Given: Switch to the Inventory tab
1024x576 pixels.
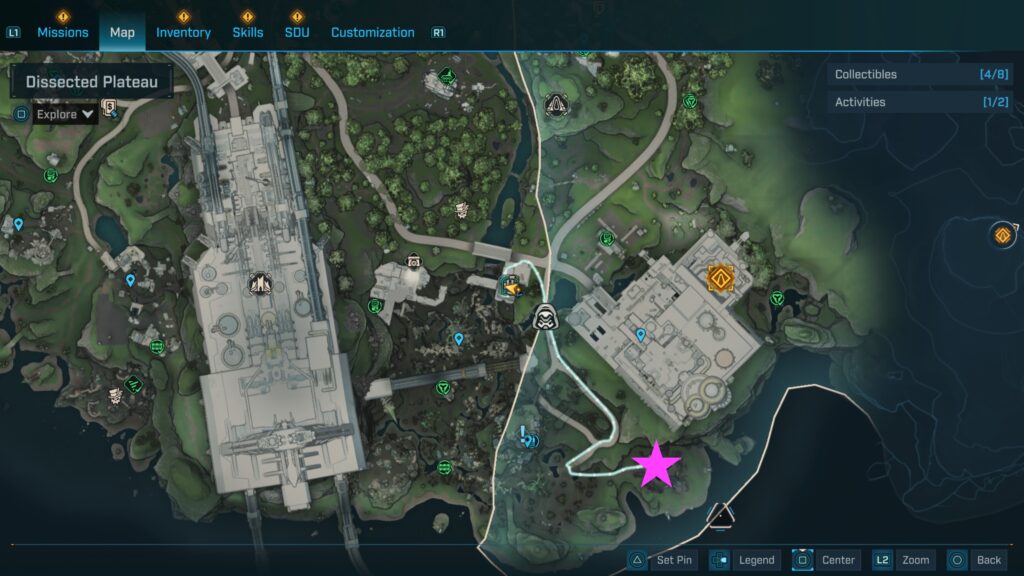Looking at the screenshot, I should click(183, 32).
